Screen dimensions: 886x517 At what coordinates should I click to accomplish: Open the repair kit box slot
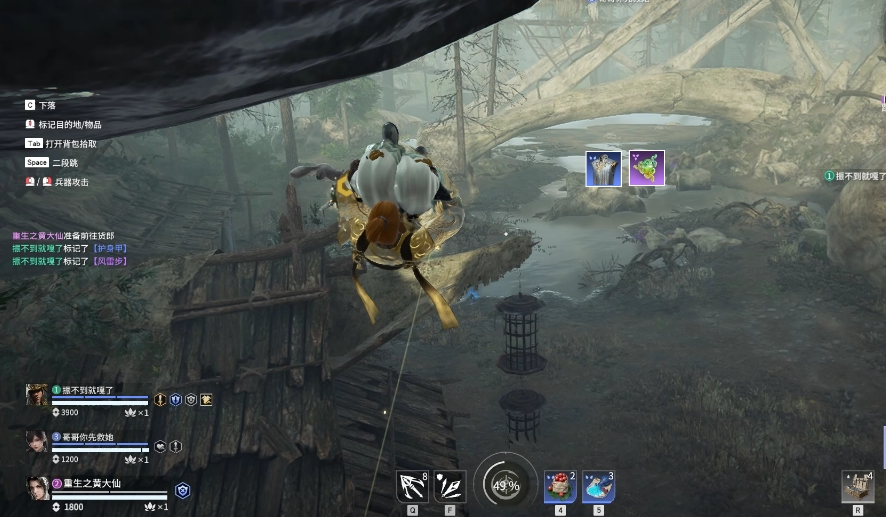858,486
